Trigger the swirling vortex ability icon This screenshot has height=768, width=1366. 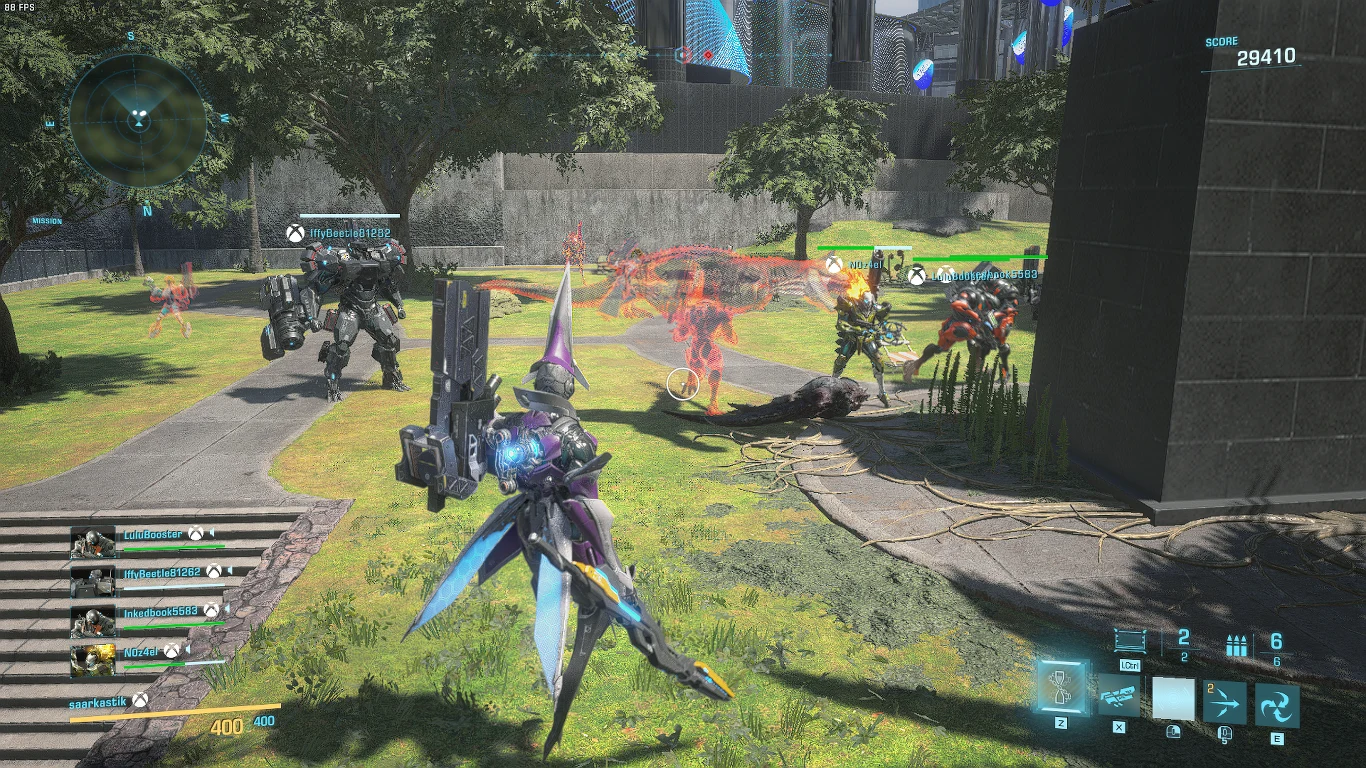1277,704
